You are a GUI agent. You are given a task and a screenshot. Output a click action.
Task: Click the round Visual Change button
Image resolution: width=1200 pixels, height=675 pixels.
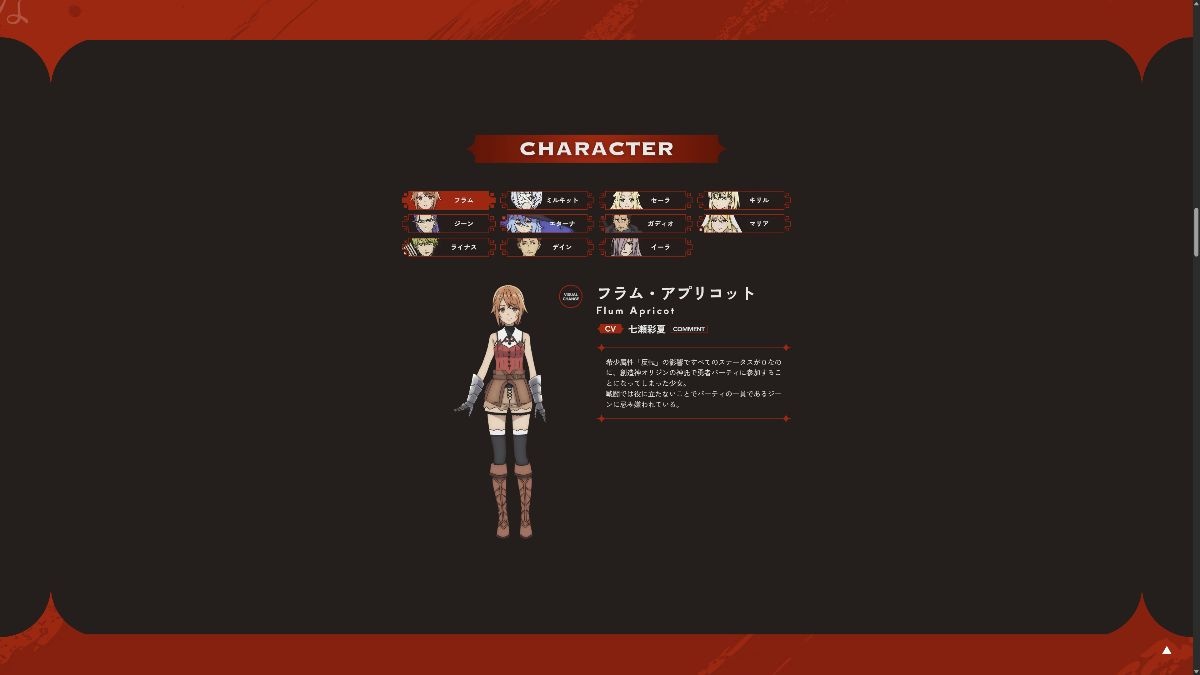pyautogui.click(x=570, y=296)
